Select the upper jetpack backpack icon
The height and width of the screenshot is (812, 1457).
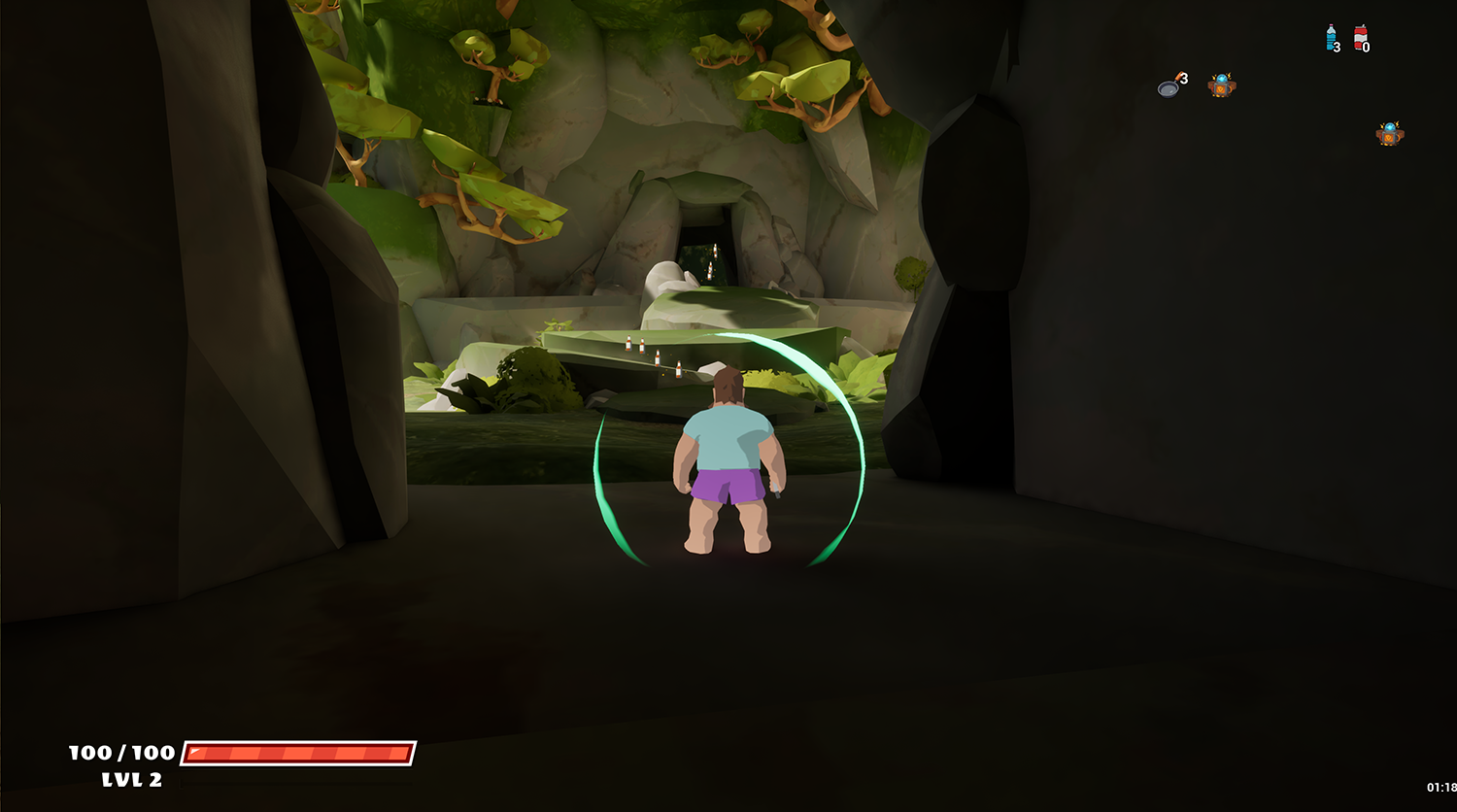(x=1221, y=84)
